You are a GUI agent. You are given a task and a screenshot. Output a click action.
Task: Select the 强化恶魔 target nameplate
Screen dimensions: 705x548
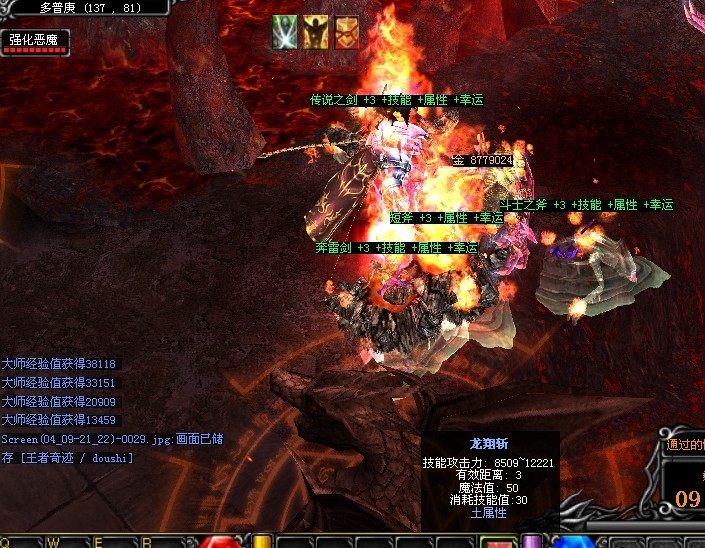(x=34, y=41)
